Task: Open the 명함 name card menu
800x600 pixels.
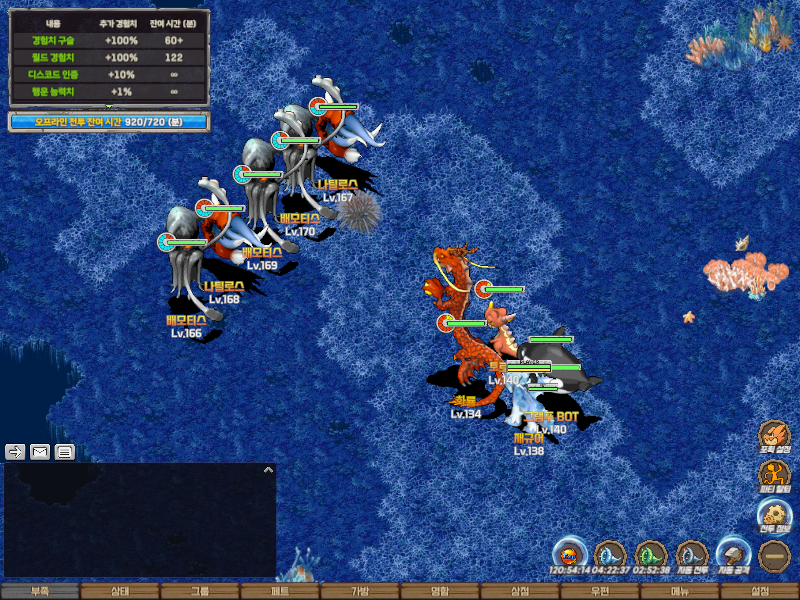Action: (440, 591)
